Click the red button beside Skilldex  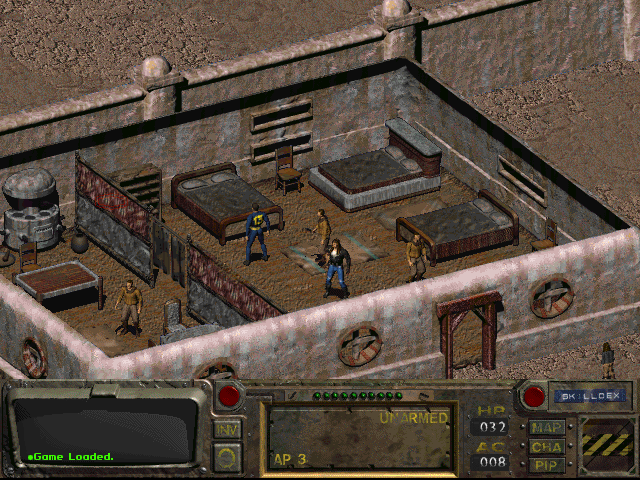(534, 397)
